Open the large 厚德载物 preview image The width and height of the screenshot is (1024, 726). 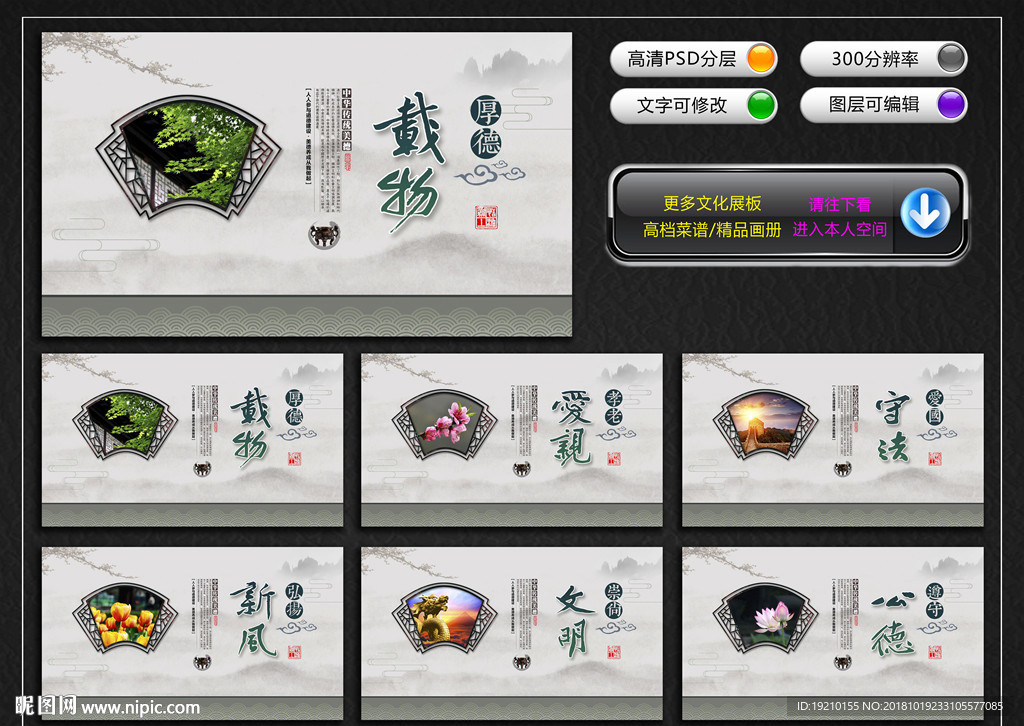pos(307,184)
